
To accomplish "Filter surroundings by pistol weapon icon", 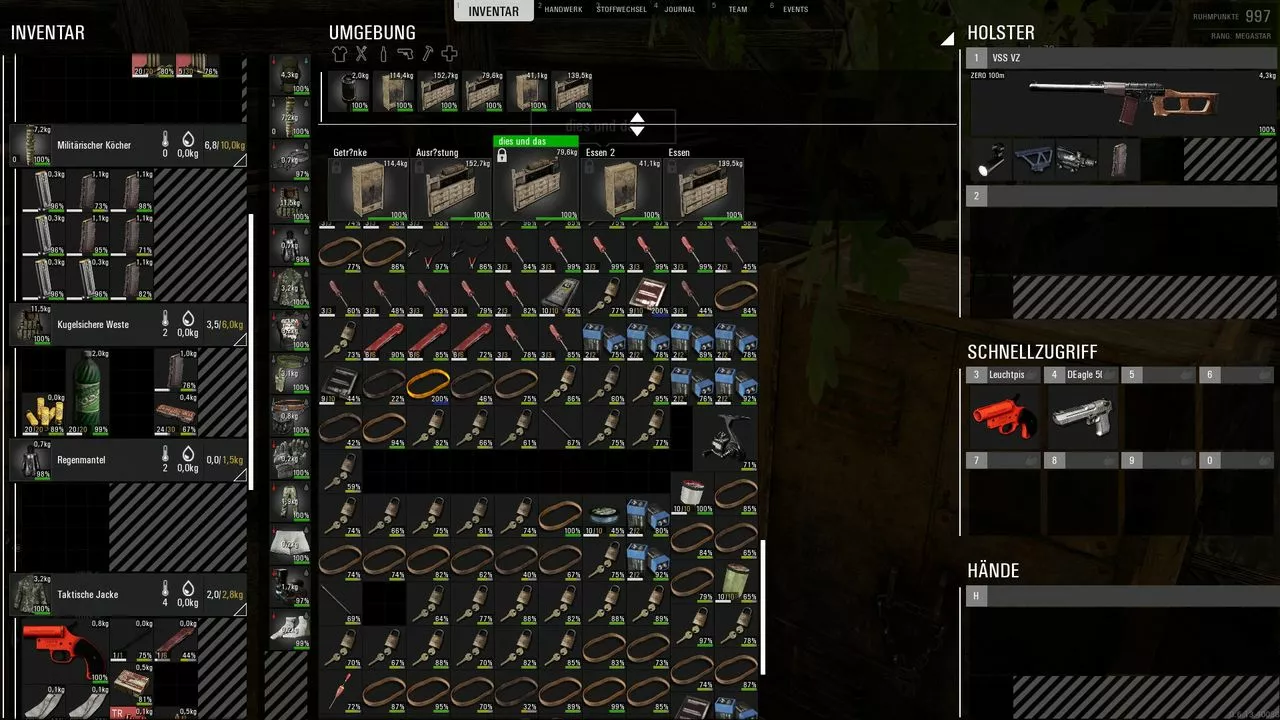I will [405, 54].
